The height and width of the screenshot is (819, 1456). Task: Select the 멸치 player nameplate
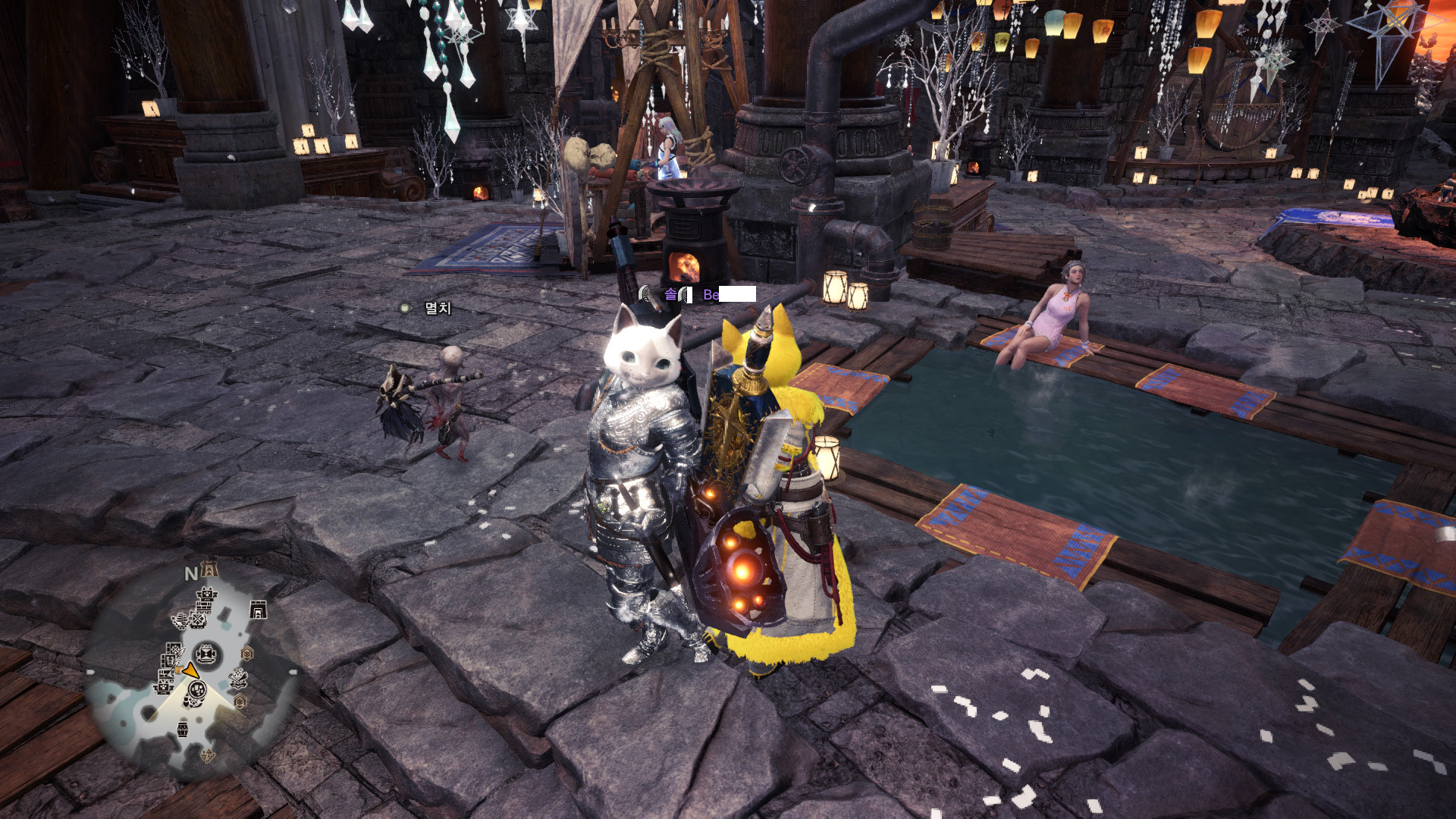point(438,308)
